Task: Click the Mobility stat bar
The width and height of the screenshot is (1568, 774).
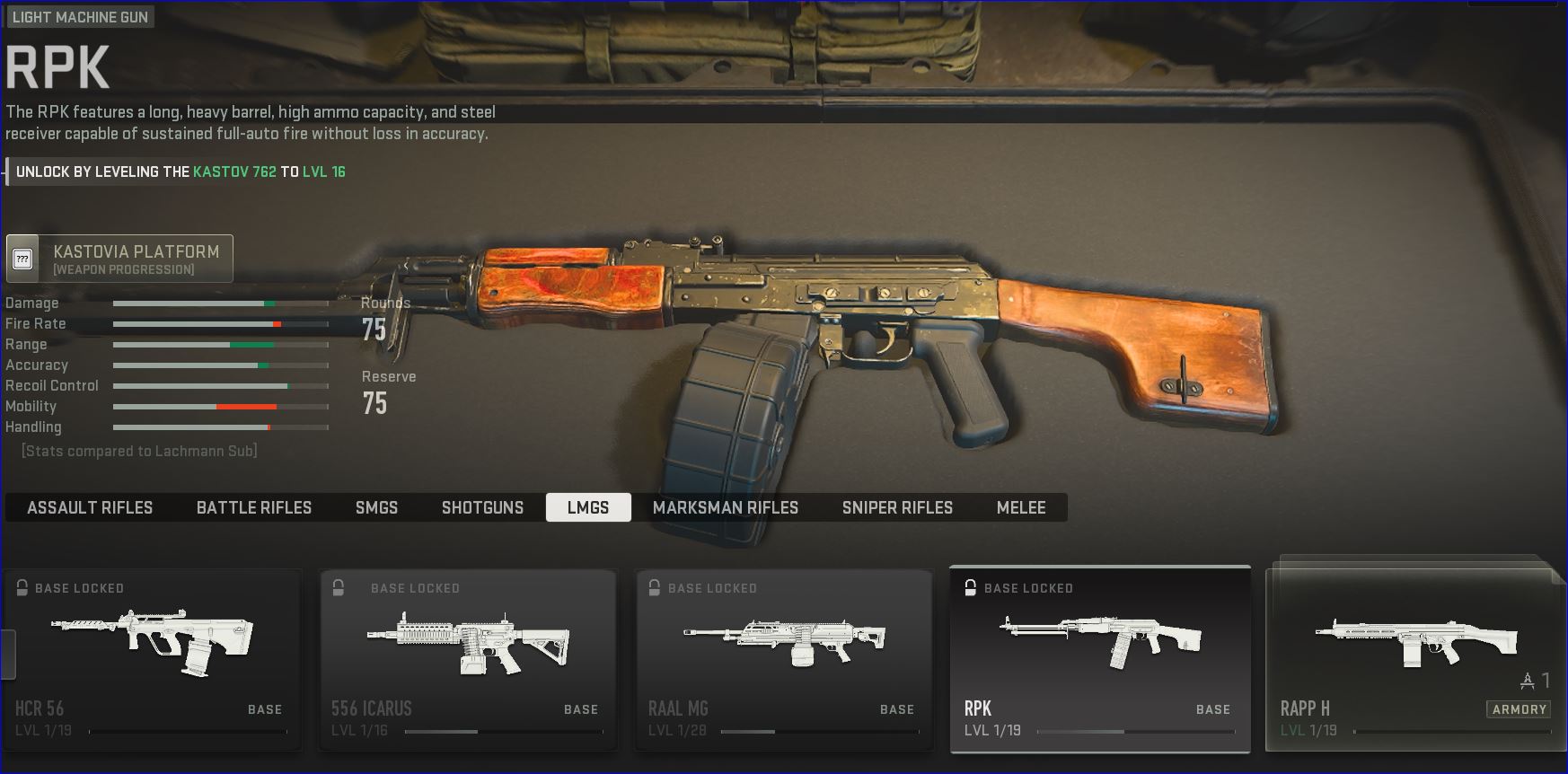Action: pyautogui.click(x=220, y=406)
